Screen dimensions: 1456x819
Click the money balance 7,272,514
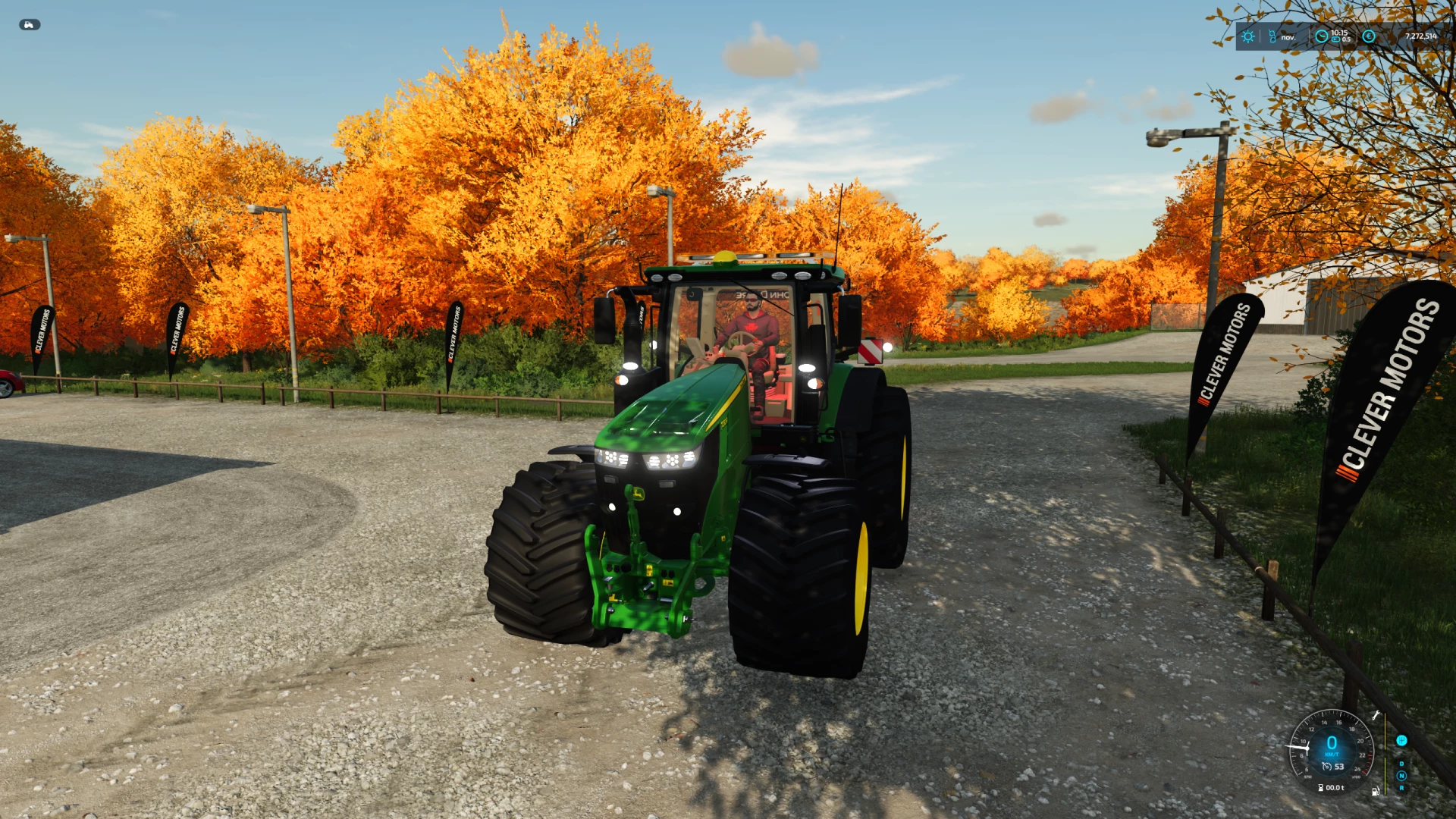pyautogui.click(x=1421, y=36)
